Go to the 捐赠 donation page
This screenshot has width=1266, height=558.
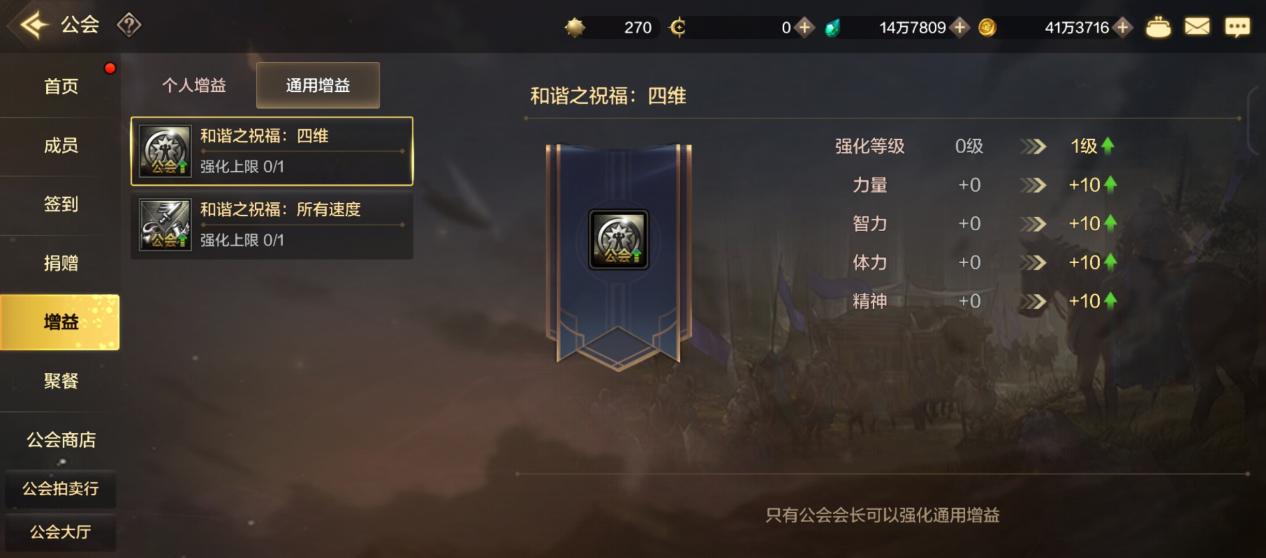pyautogui.click(x=60, y=264)
